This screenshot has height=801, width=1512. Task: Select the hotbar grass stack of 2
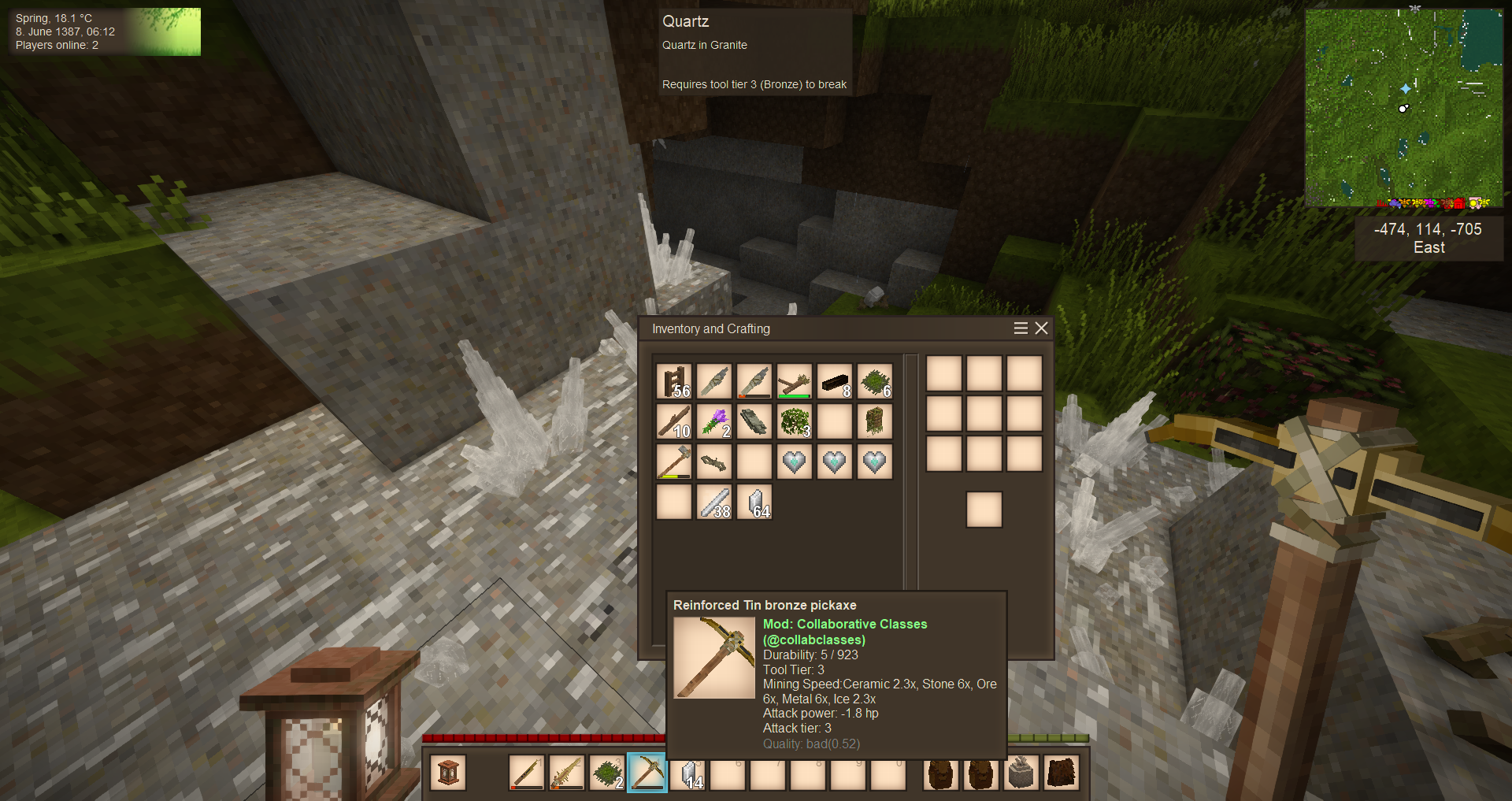[x=607, y=773]
